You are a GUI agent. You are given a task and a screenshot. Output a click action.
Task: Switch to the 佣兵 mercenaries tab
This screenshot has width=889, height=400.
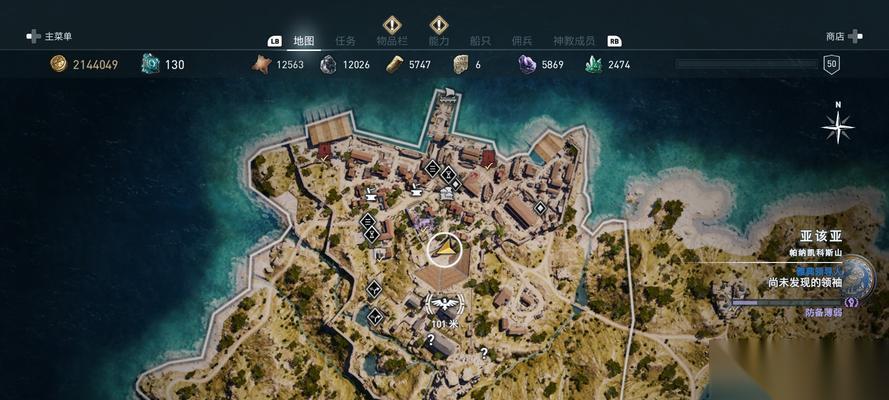522,41
